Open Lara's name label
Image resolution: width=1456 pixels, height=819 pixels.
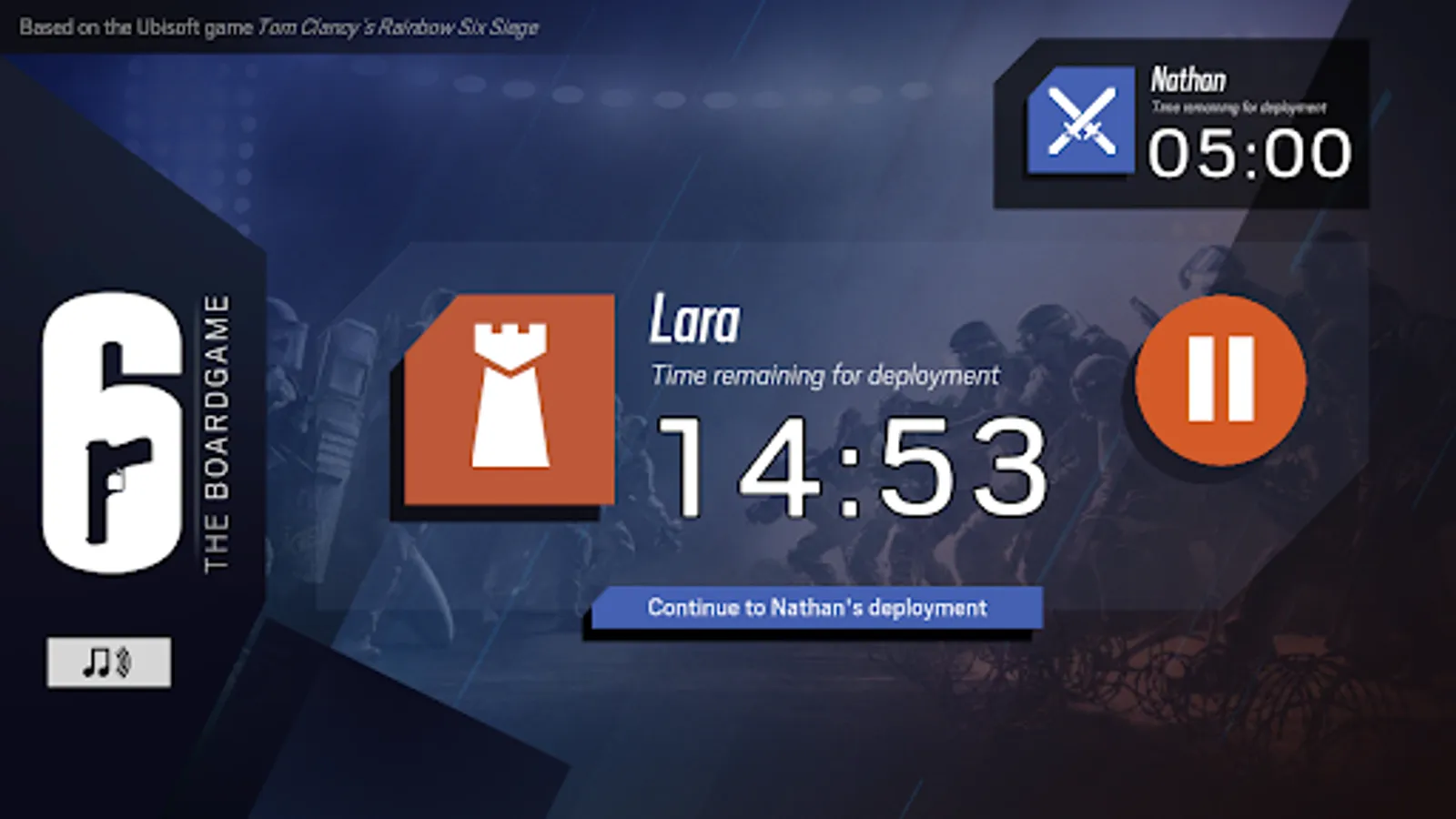click(x=695, y=320)
